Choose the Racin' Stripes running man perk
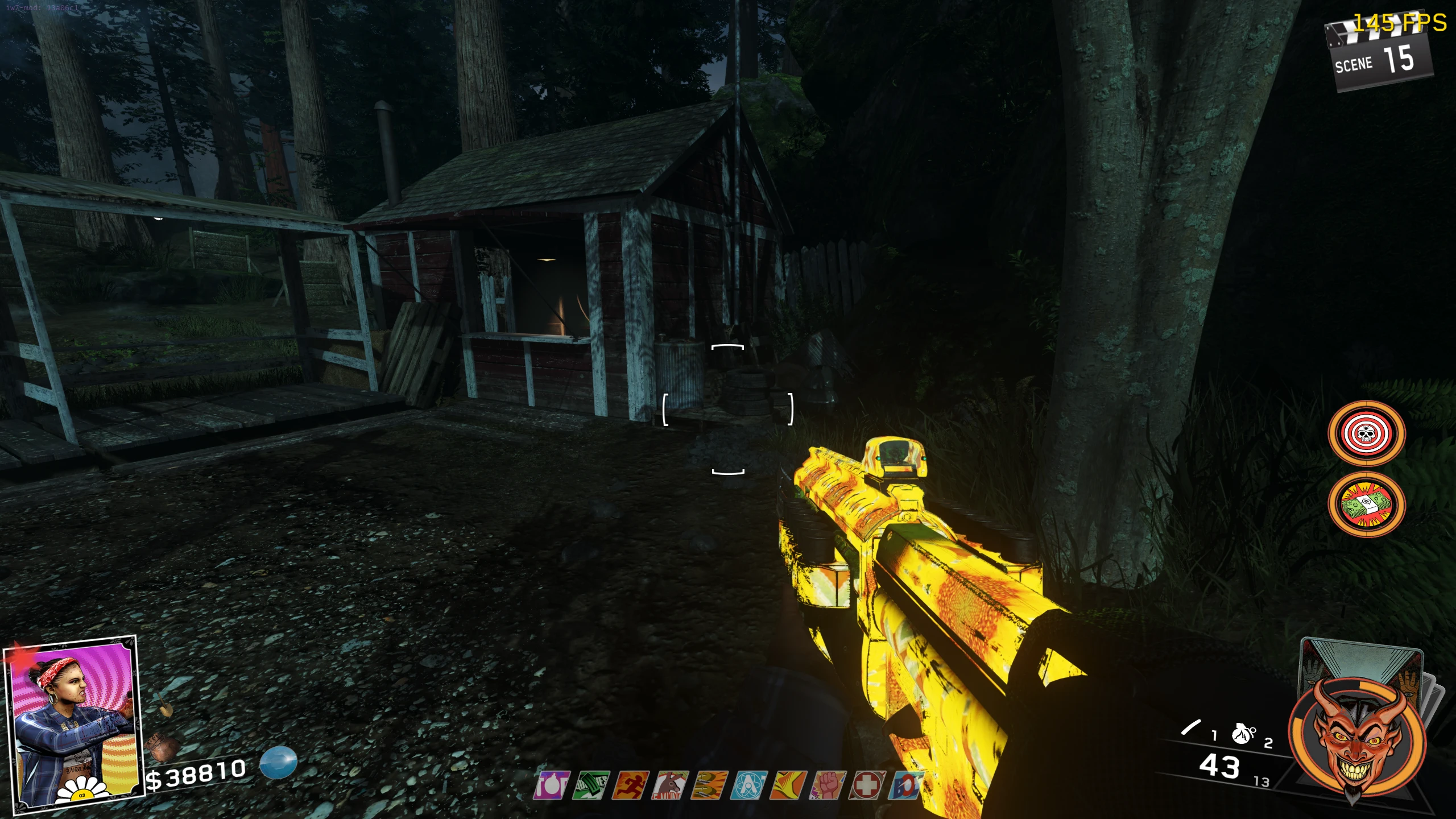Image resolution: width=1456 pixels, height=819 pixels. tap(631, 785)
